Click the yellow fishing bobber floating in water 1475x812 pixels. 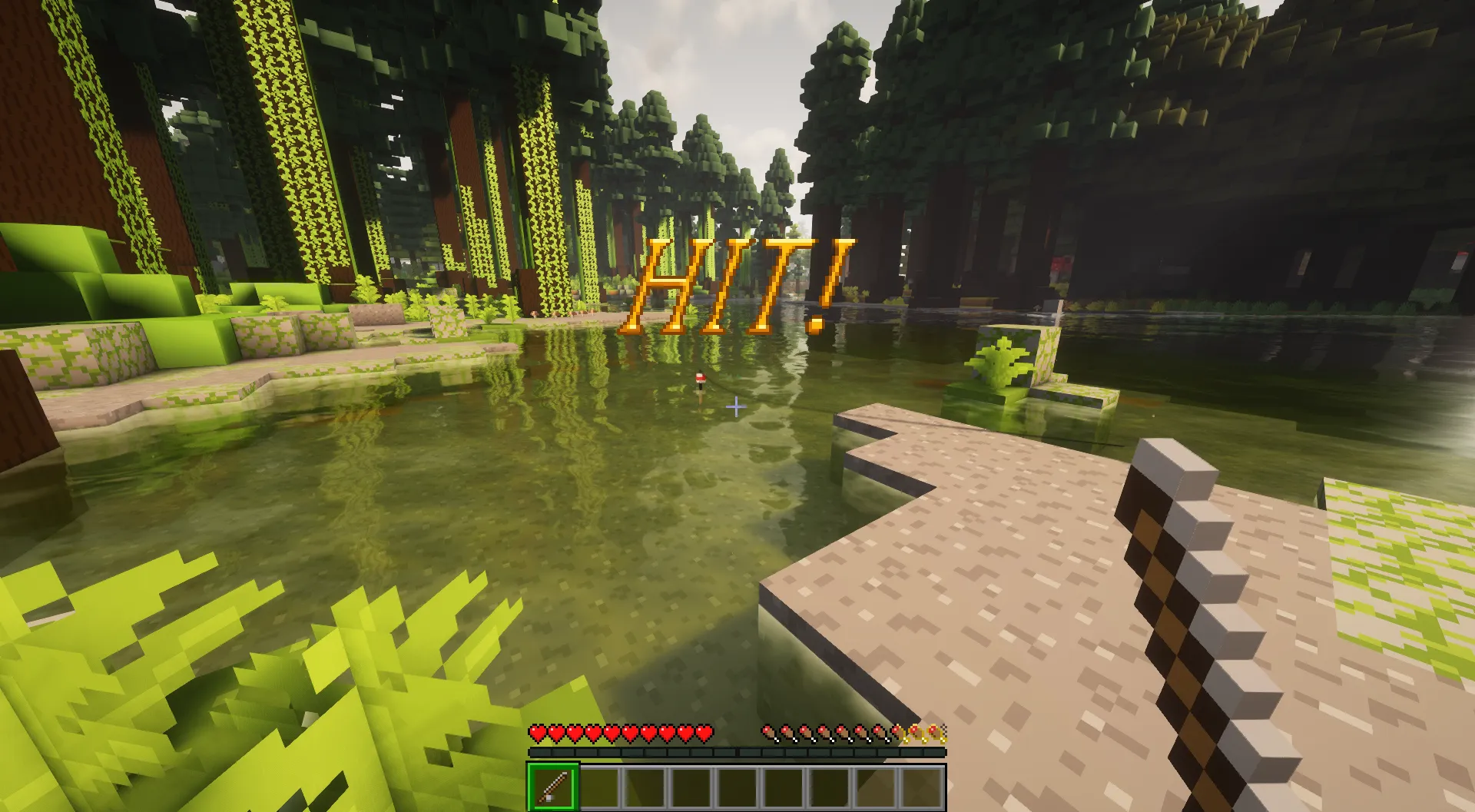700,379
